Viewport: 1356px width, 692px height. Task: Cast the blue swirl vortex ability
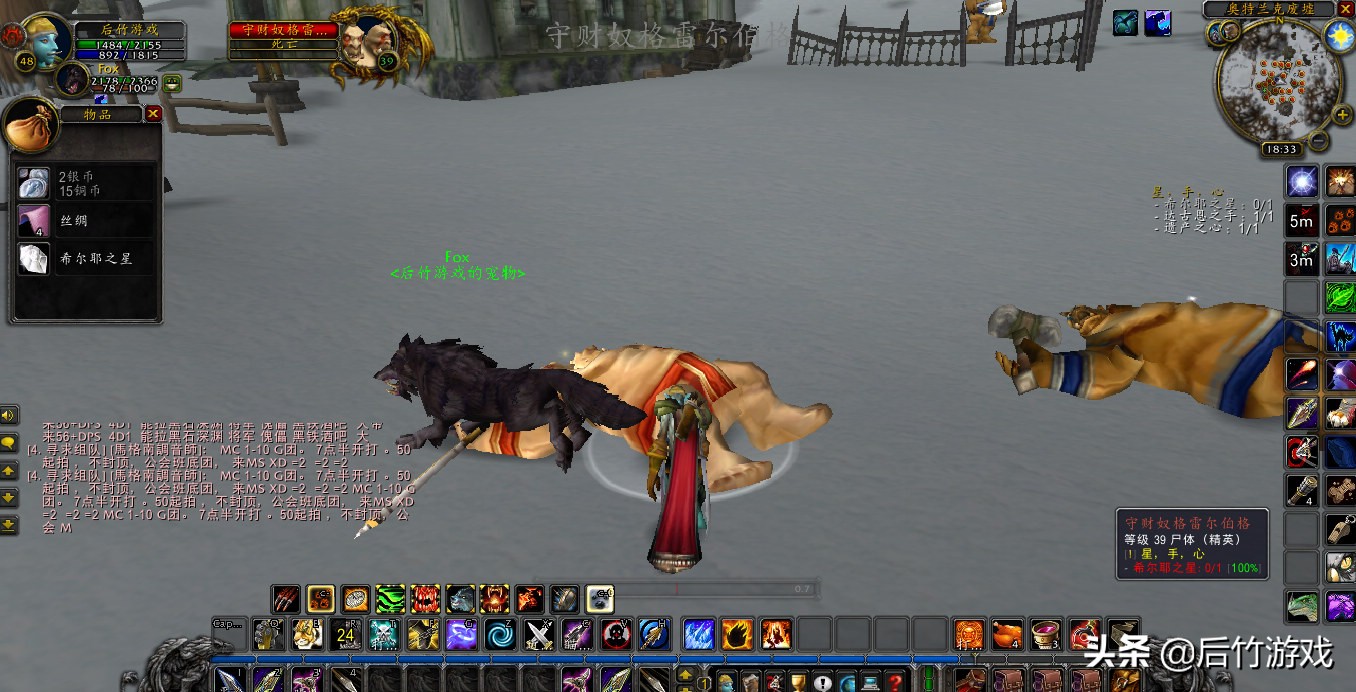point(500,634)
